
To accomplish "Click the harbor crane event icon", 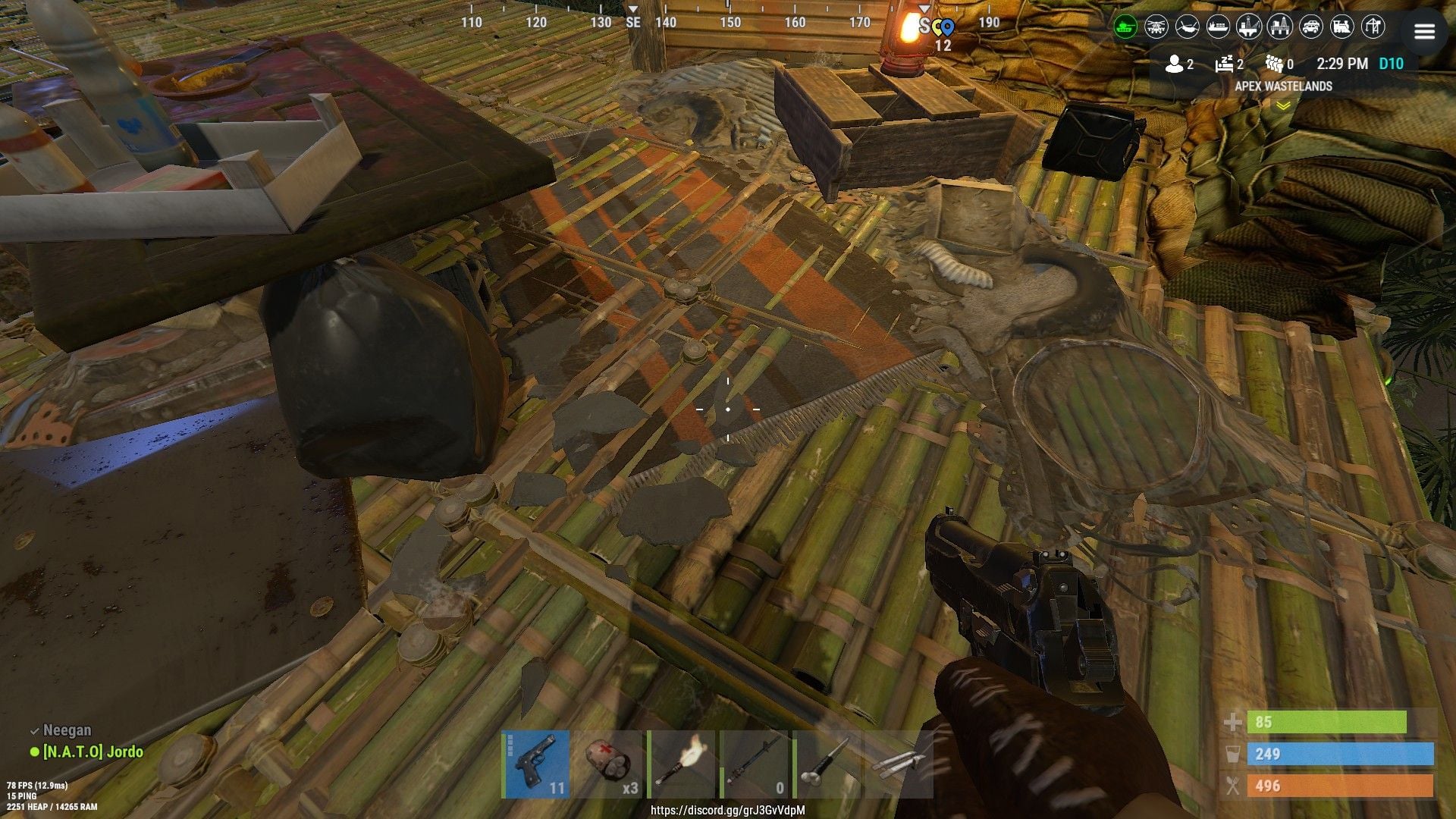I will [x=1373, y=27].
